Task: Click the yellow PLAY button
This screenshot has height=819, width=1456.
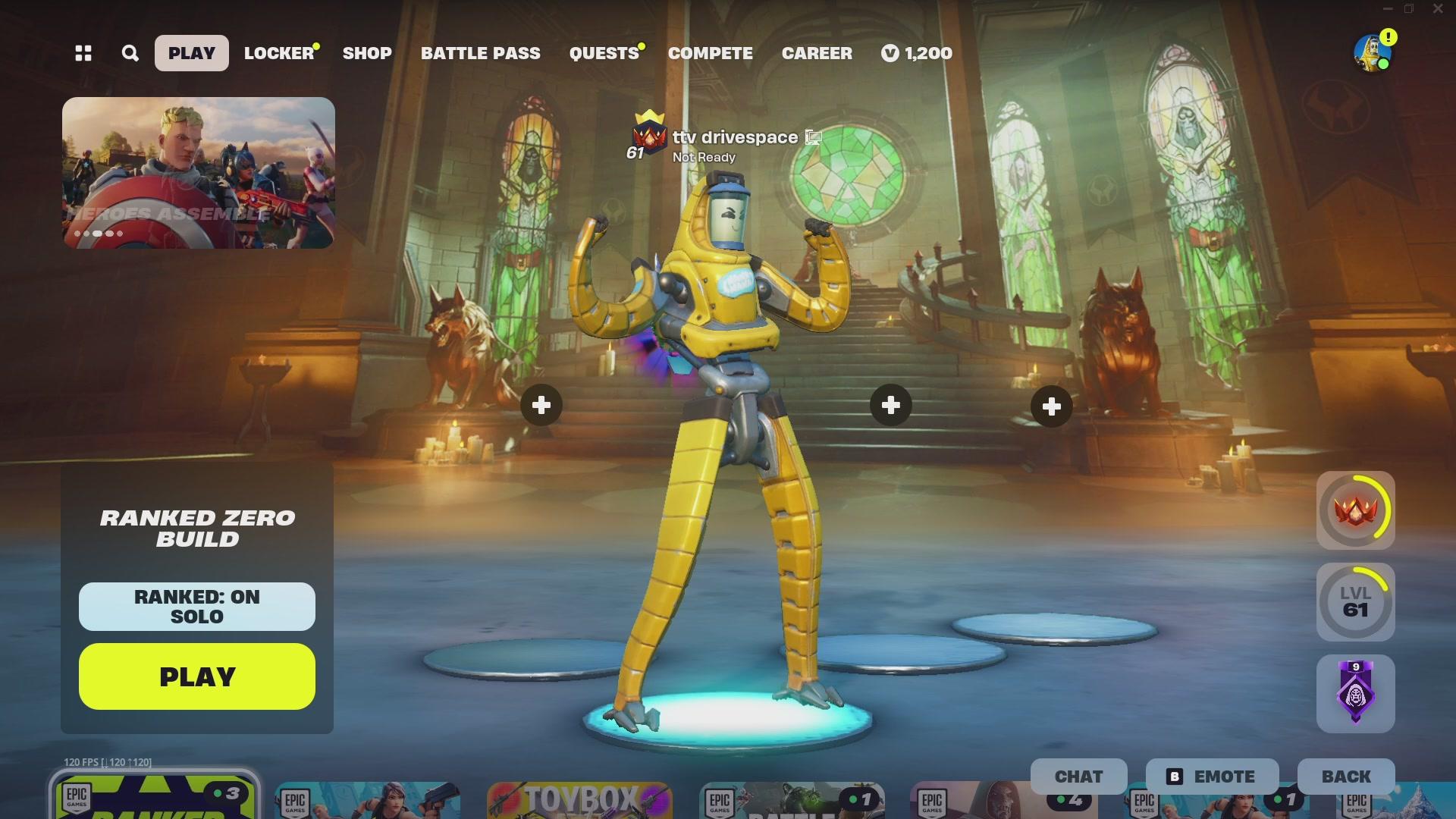Action: [196, 676]
